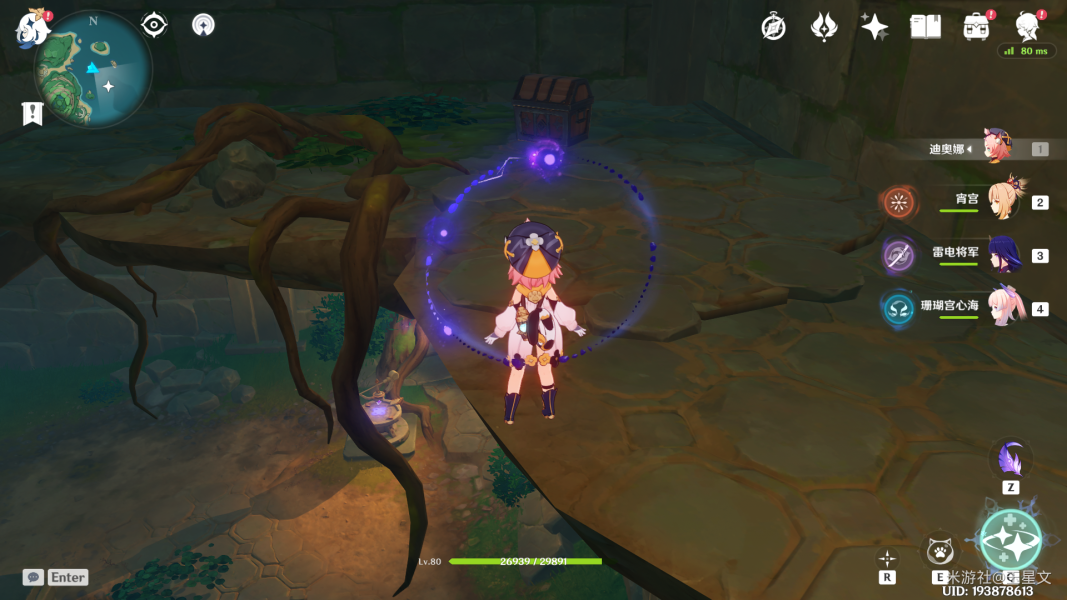Activate the glowing elemental burst icon
Viewport: 1067px width, 600px height.
[1010, 540]
